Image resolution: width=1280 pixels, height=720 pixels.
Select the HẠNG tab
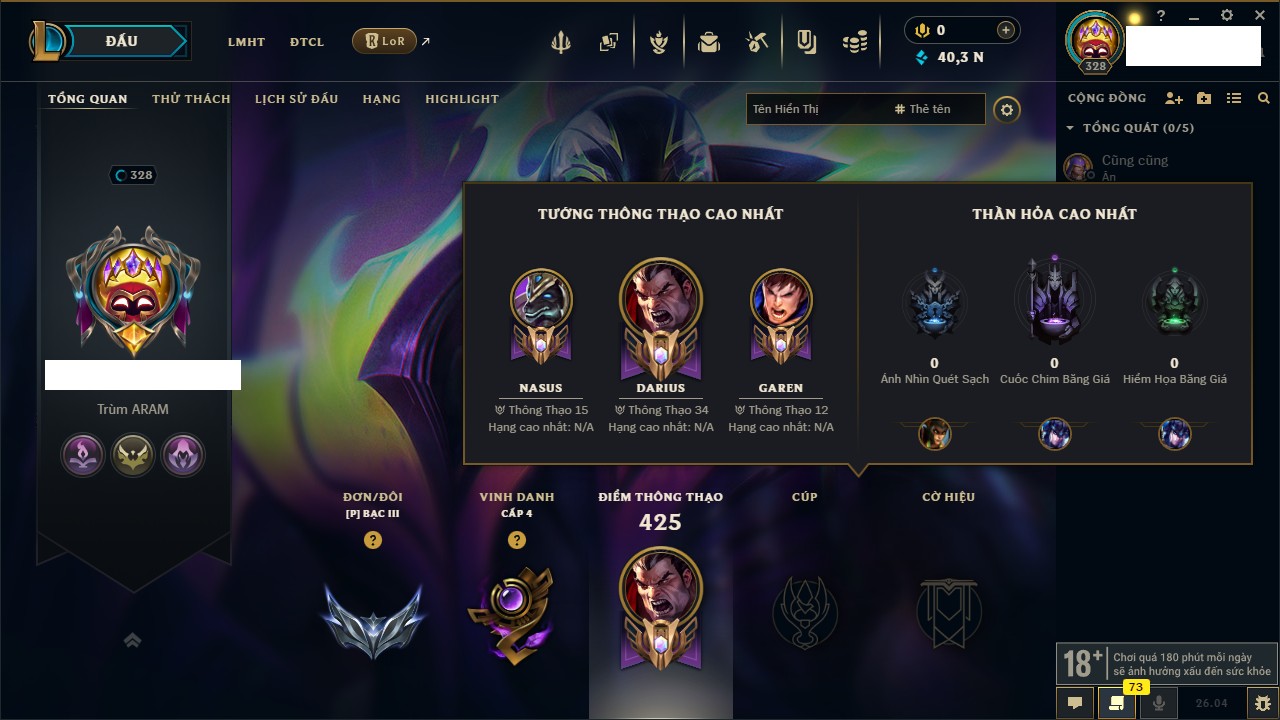[x=381, y=99]
